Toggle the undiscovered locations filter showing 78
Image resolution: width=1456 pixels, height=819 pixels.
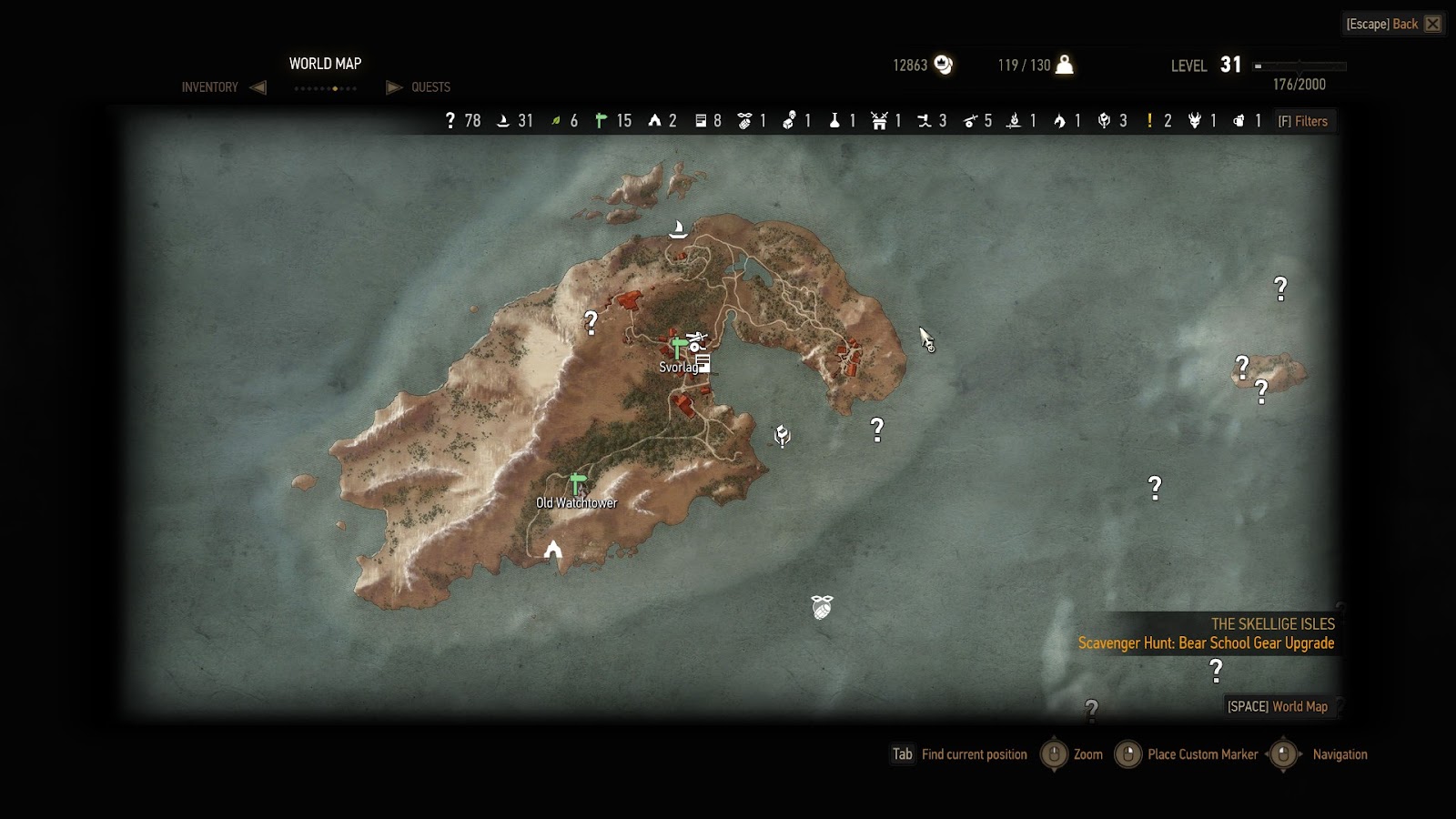tap(462, 121)
